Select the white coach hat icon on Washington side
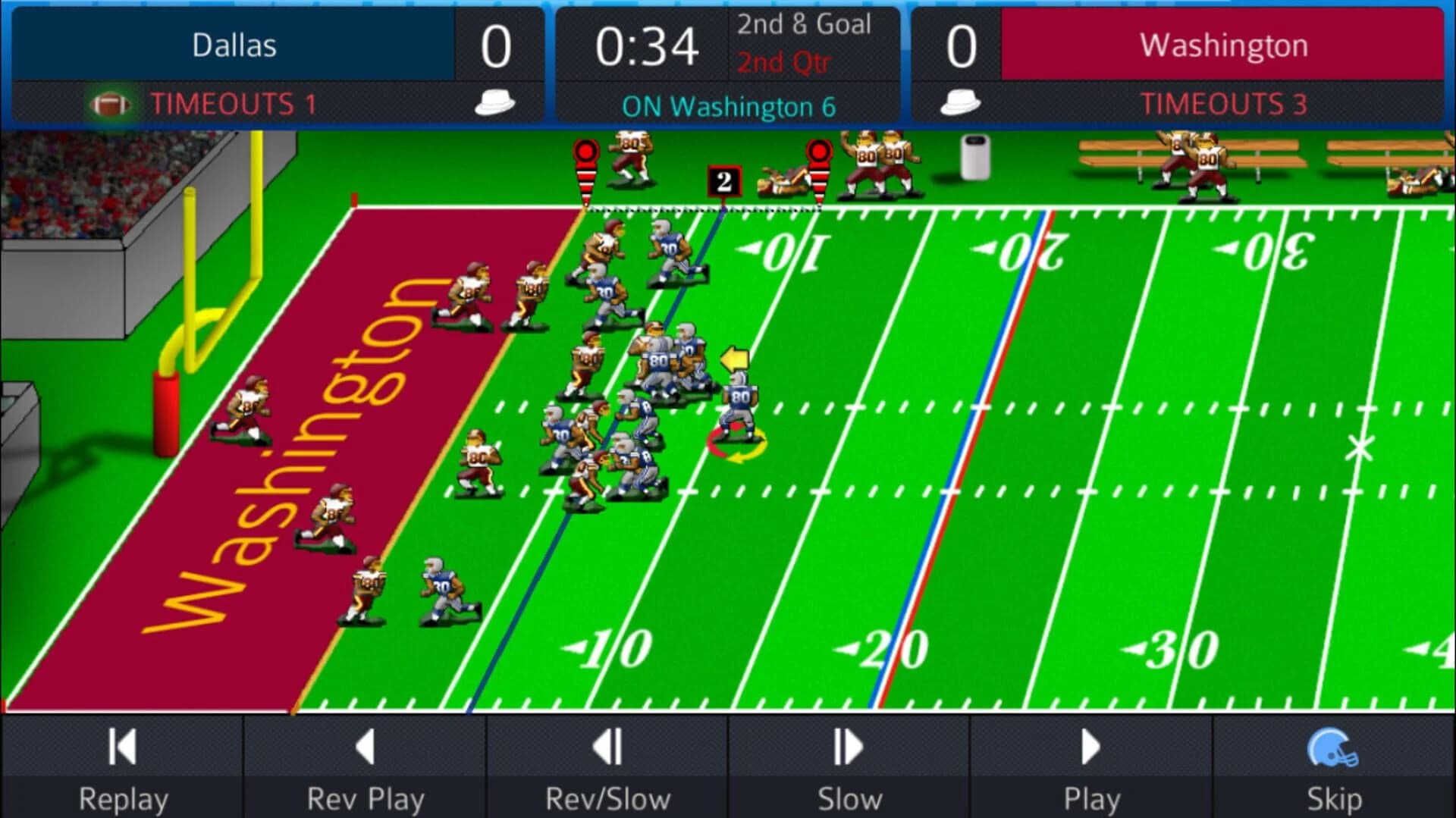Viewport: 1456px width, 818px height. click(962, 103)
